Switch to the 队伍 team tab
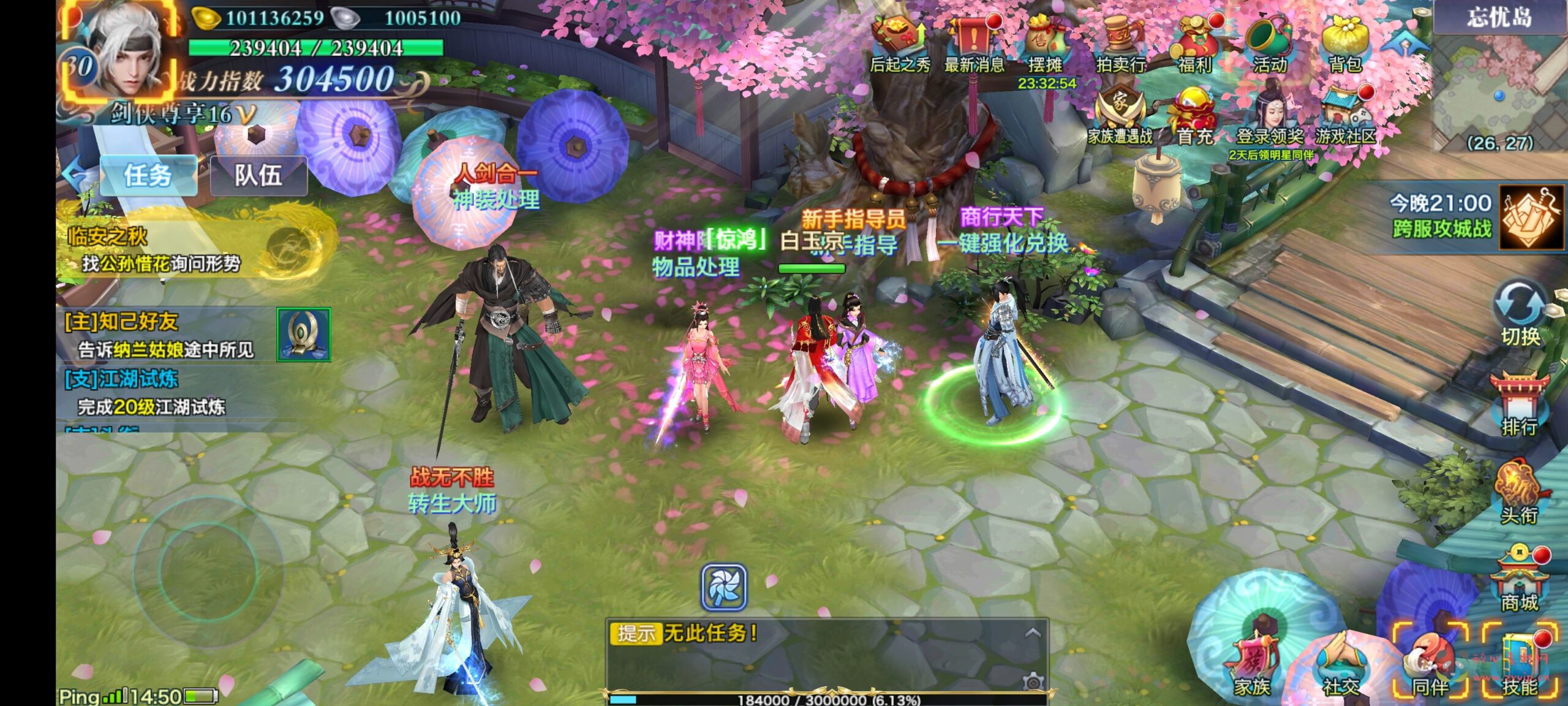The height and width of the screenshot is (706, 1568). (258, 176)
